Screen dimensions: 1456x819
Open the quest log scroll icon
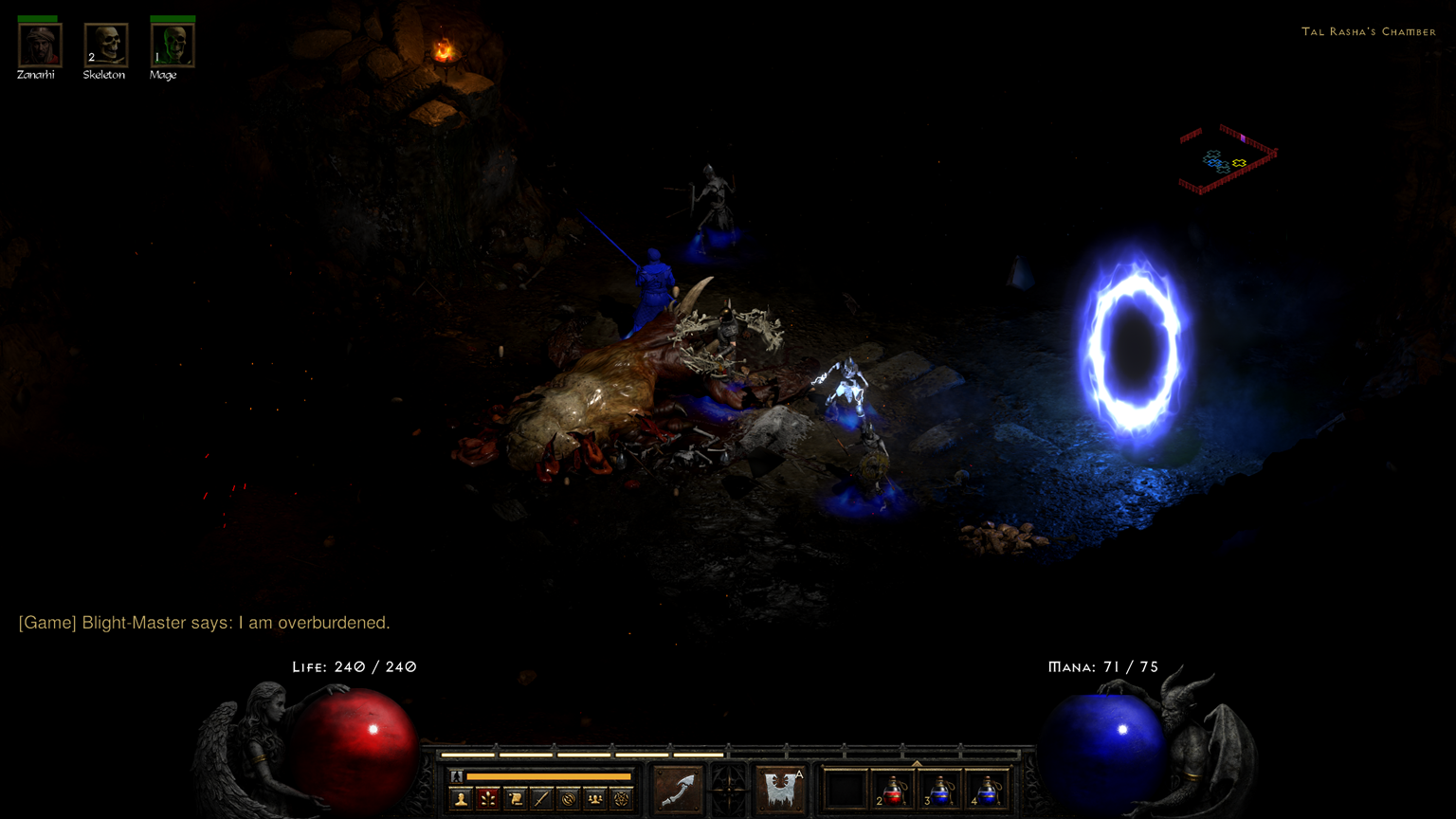click(x=515, y=799)
